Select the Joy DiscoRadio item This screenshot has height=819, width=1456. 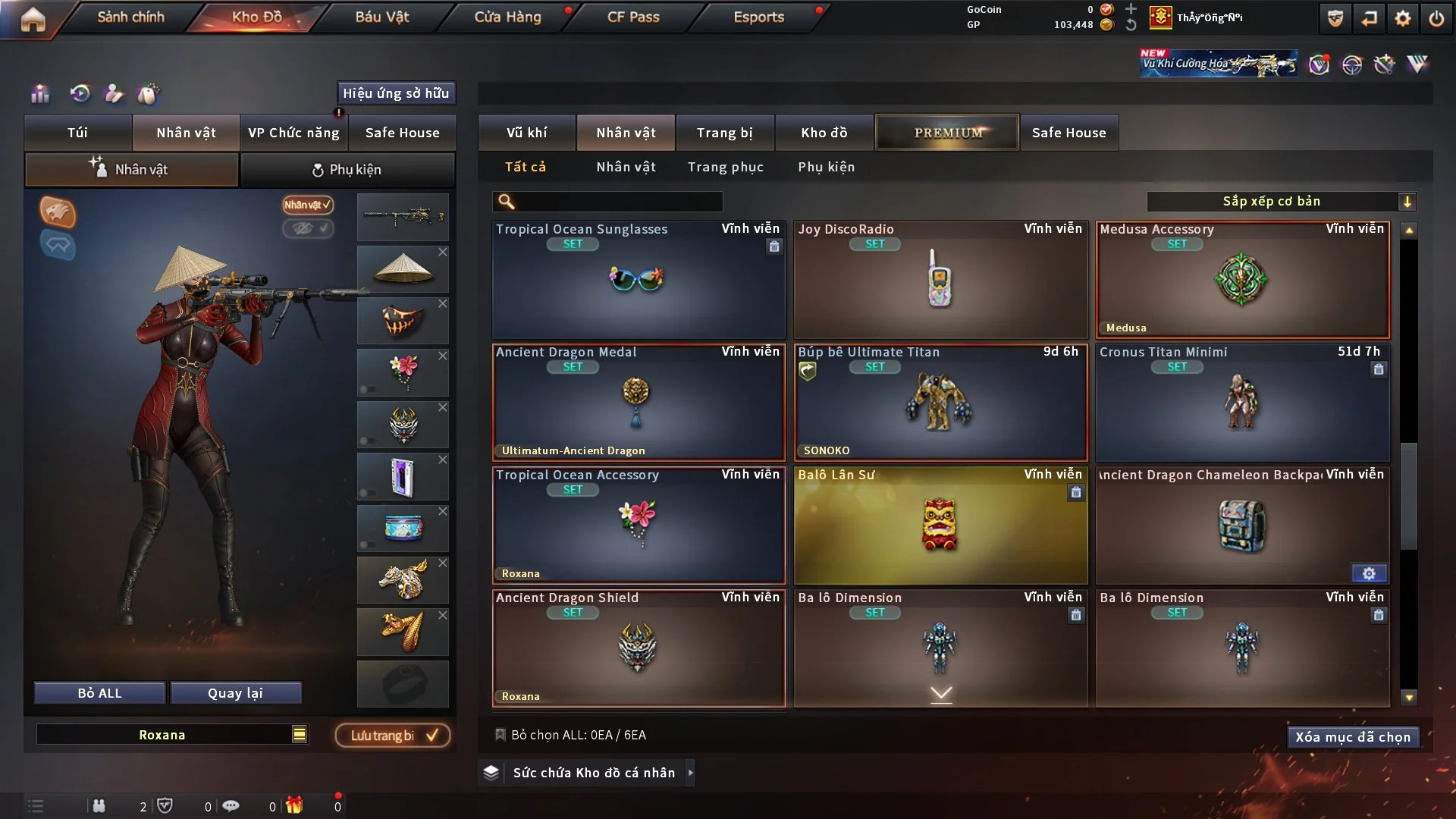[x=940, y=281]
